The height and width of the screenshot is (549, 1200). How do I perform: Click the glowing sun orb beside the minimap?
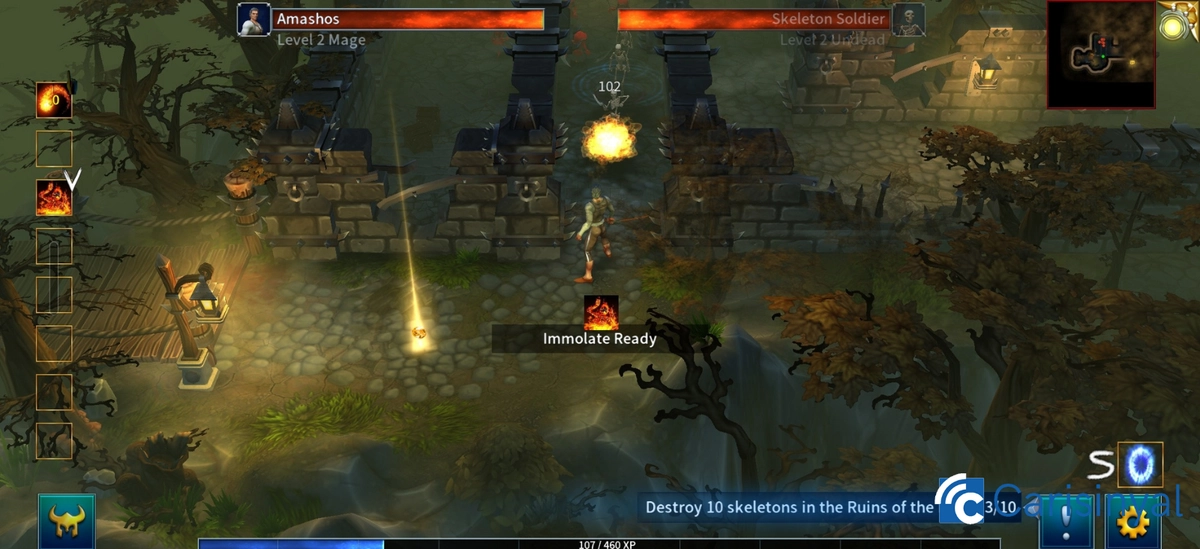(1174, 26)
